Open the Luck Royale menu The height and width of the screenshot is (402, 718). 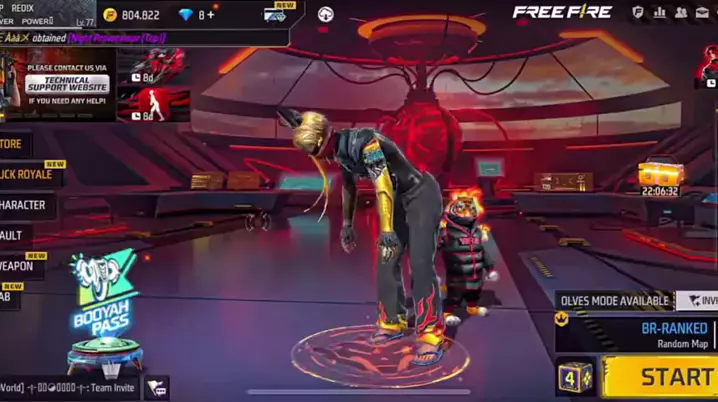(x=30, y=175)
